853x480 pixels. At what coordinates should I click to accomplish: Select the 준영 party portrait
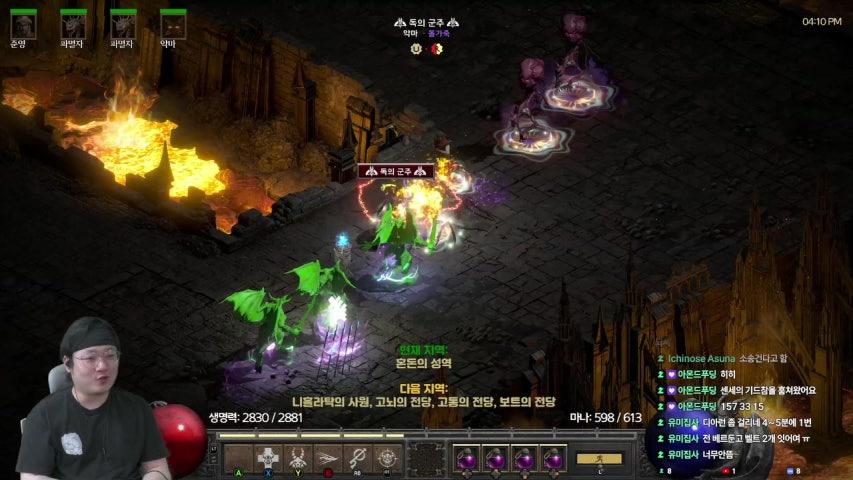click(x=23, y=25)
